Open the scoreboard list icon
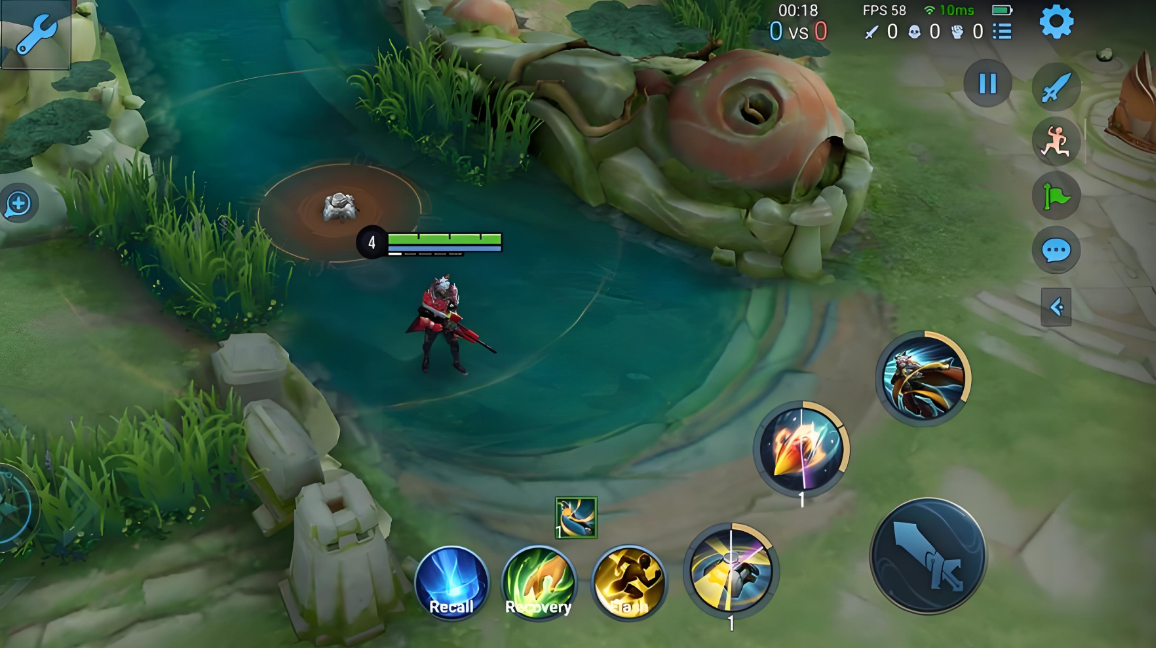1156x648 pixels. pyautogui.click(x=1002, y=32)
